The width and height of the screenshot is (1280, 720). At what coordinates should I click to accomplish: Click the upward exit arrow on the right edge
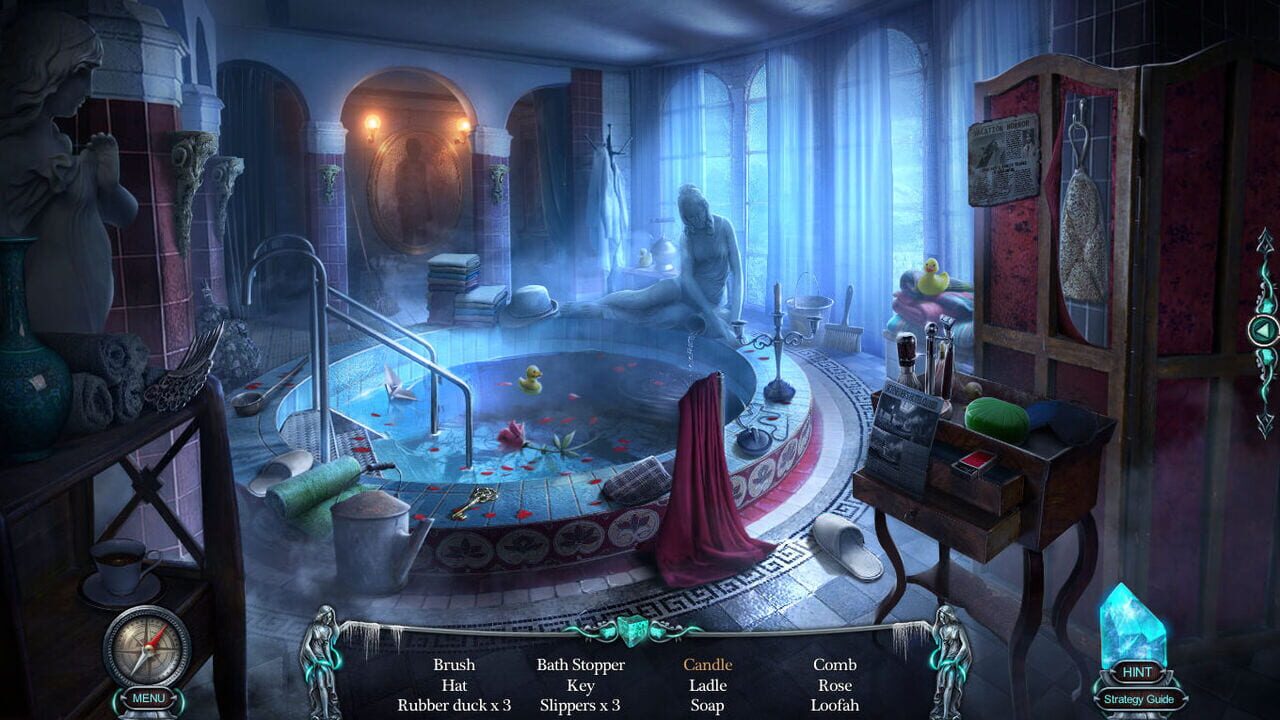(1264, 242)
